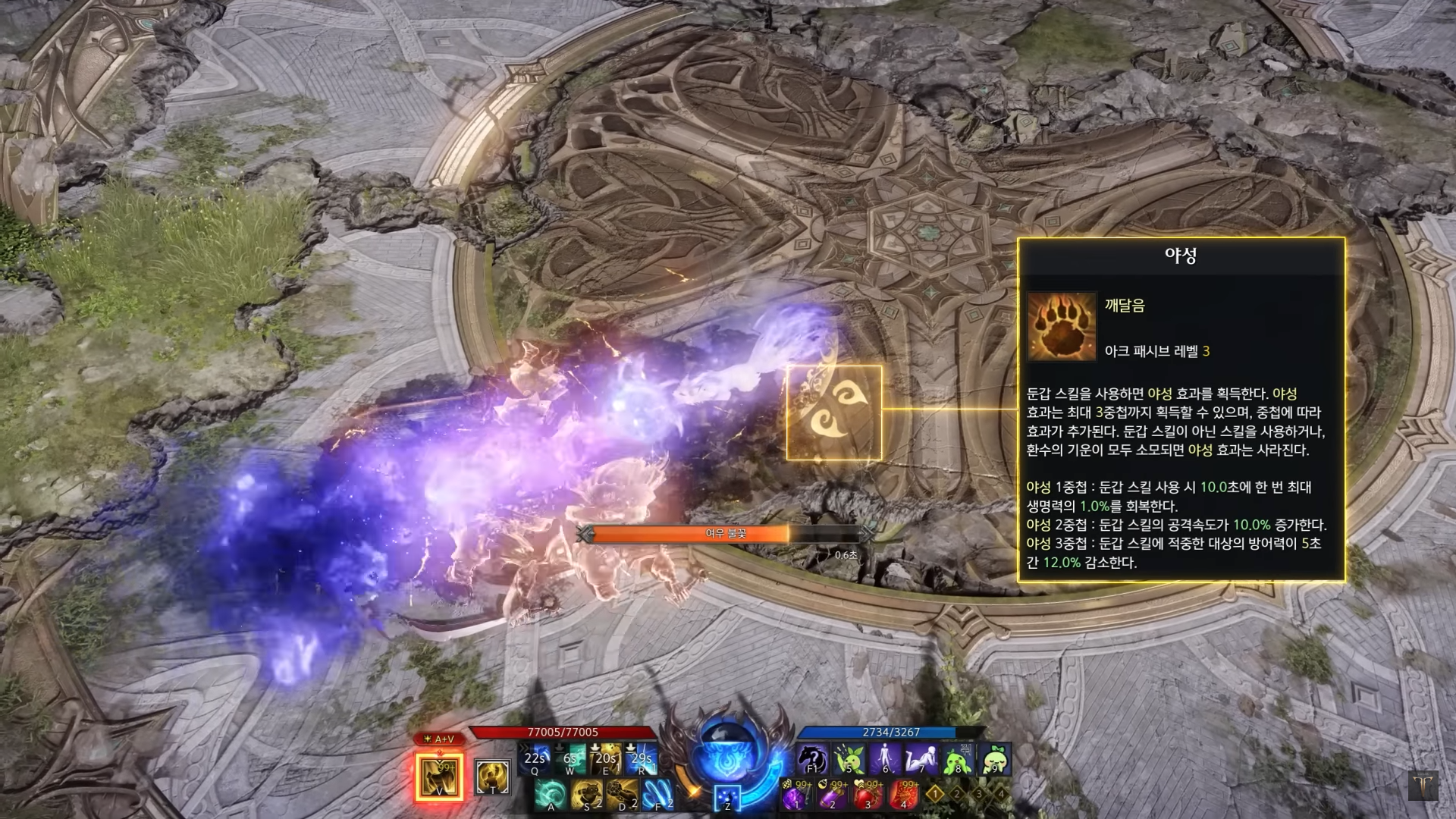Choose the E skill with 20s cooldown
1456x819 pixels.
[607, 759]
